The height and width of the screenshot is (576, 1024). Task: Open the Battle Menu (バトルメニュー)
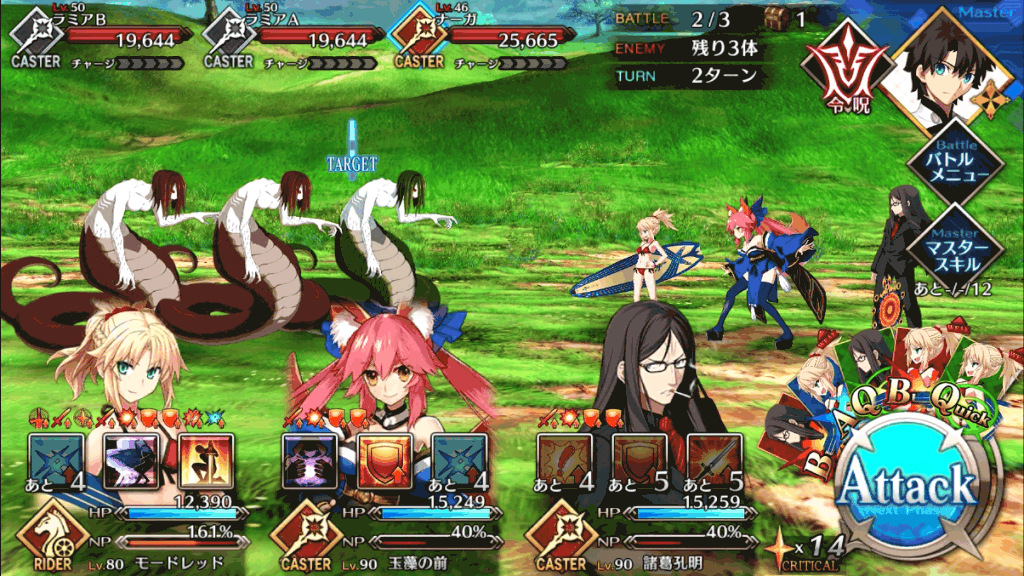[x=956, y=164]
